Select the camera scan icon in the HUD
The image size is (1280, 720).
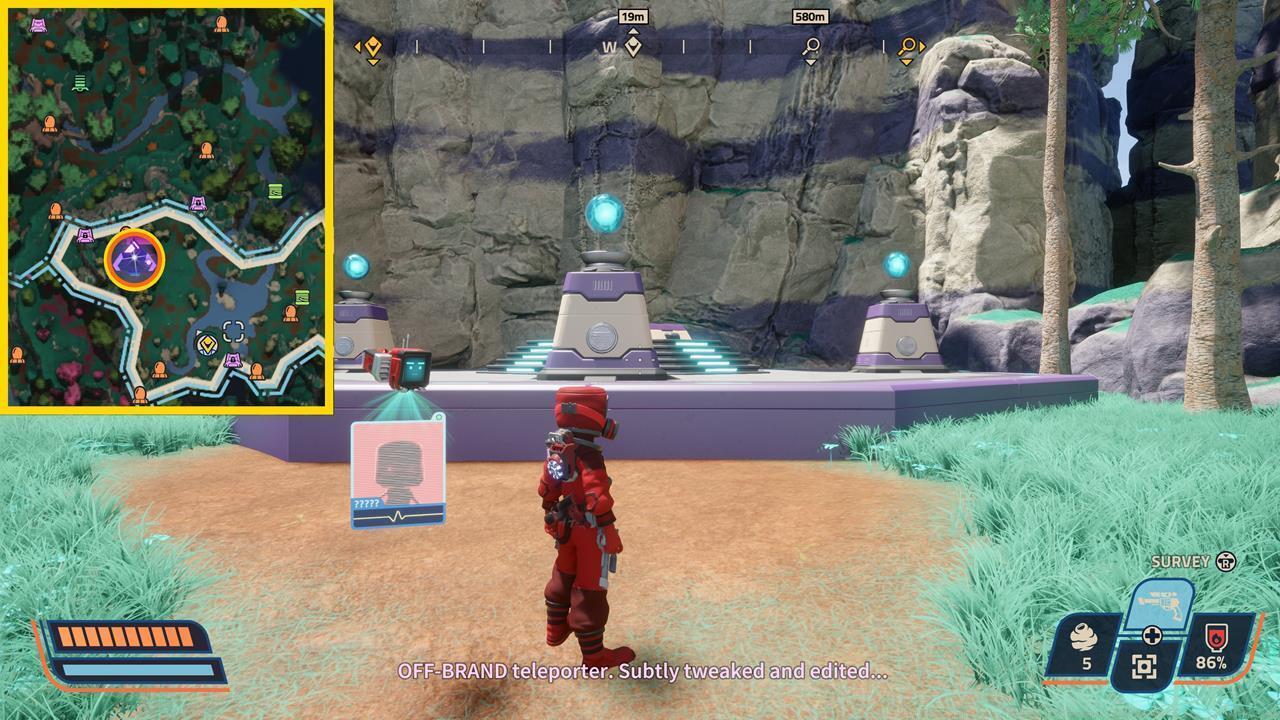pos(1144,664)
